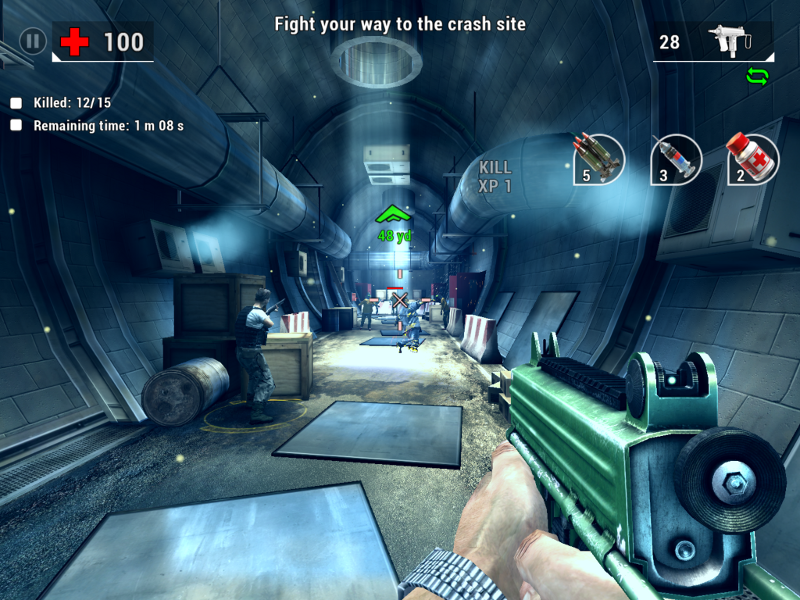
Task: Use the rocket ammo consumable
Action: point(598,159)
